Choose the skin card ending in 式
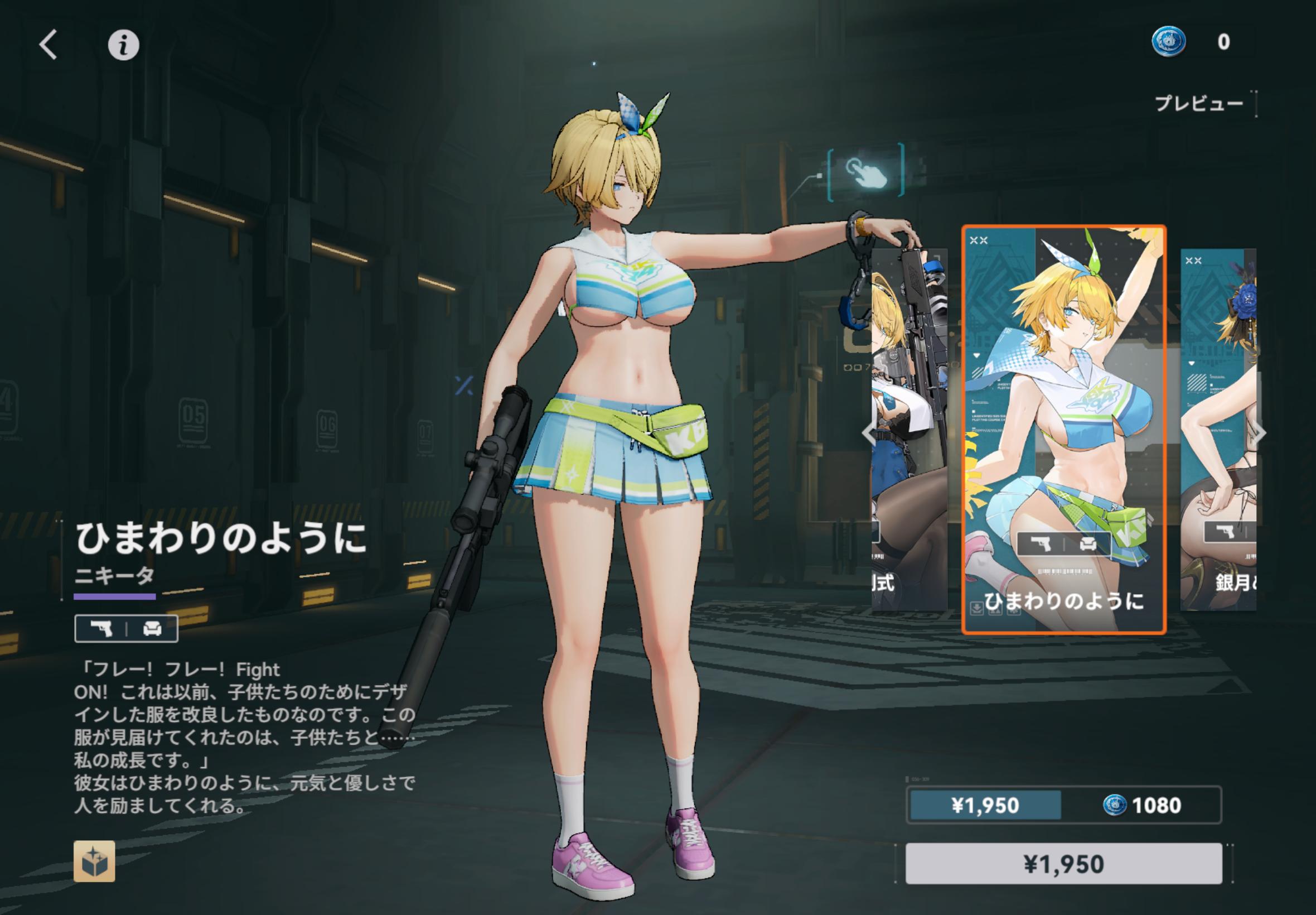The height and width of the screenshot is (915, 1316). (x=909, y=429)
